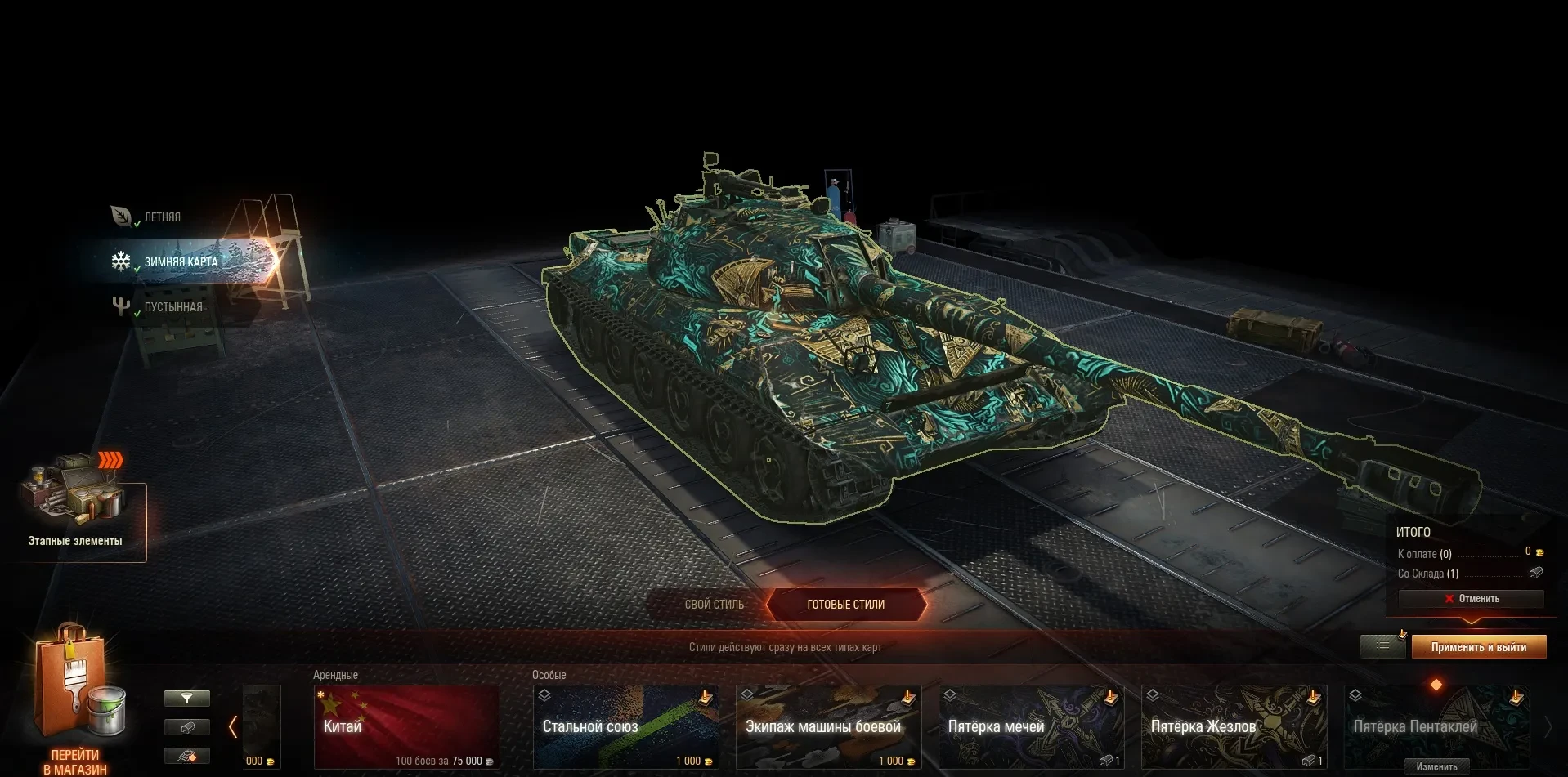Choose the Зимняя карта winter map
The image size is (1568, 777).
pos(181,261)
